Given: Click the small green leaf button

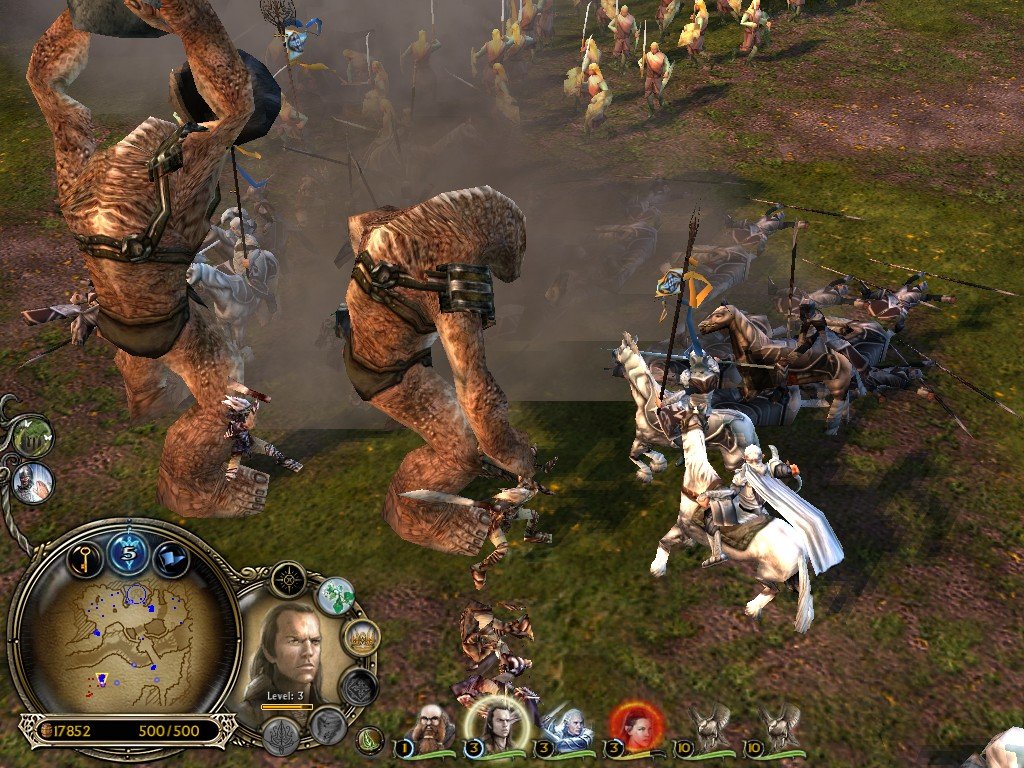Looking at the screenshot, I should [370, 741].
